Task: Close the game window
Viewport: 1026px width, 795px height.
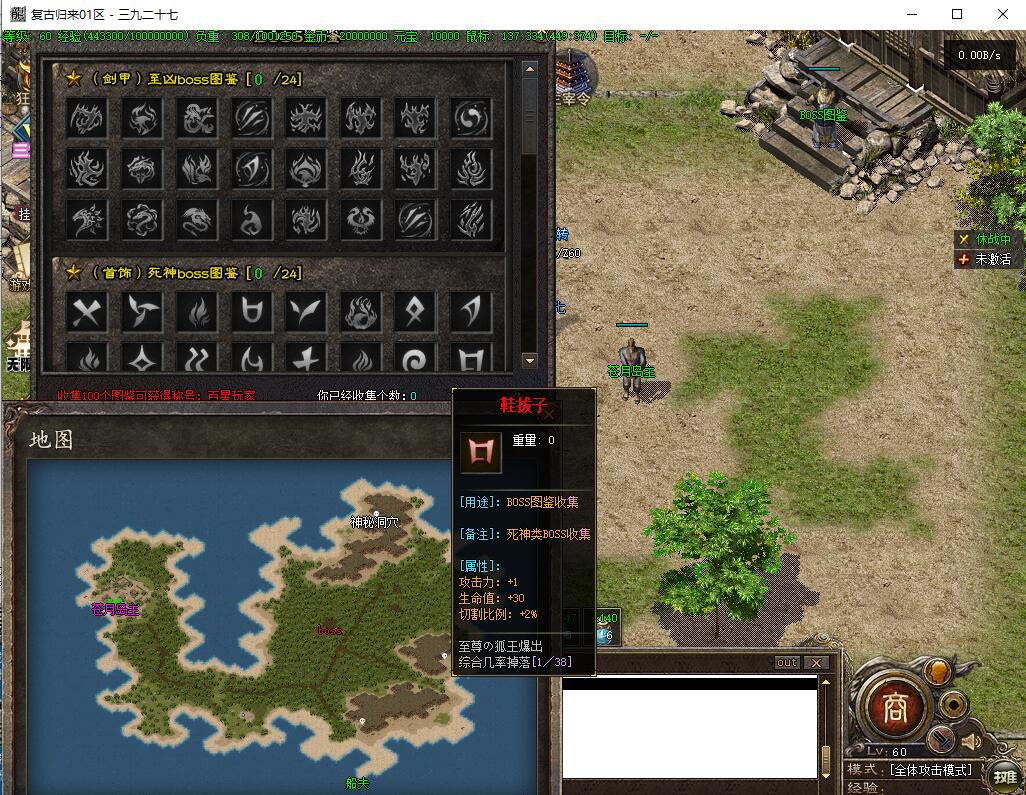Action: tap(1003, 14)
